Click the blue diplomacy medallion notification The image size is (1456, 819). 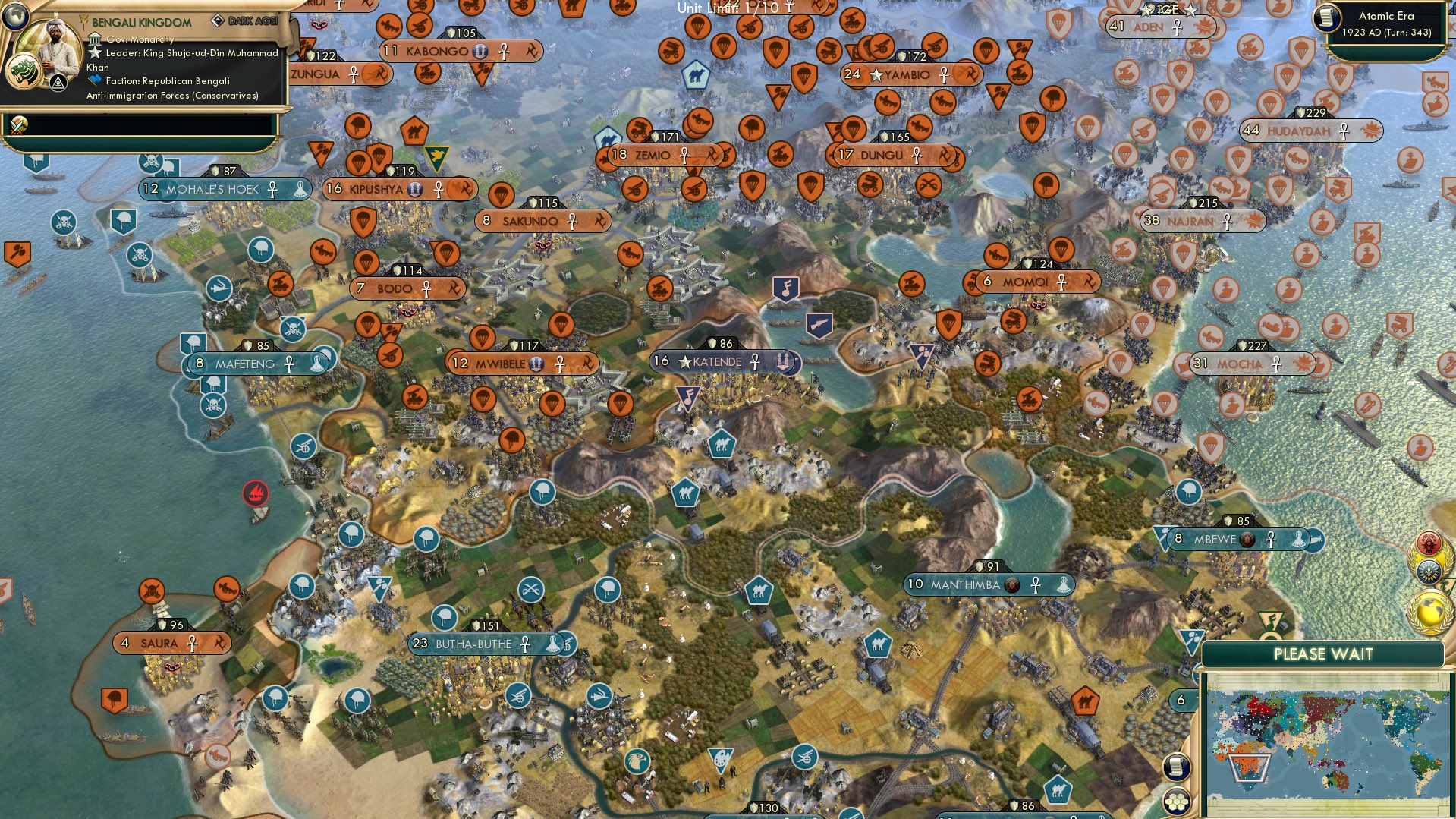1428,571
